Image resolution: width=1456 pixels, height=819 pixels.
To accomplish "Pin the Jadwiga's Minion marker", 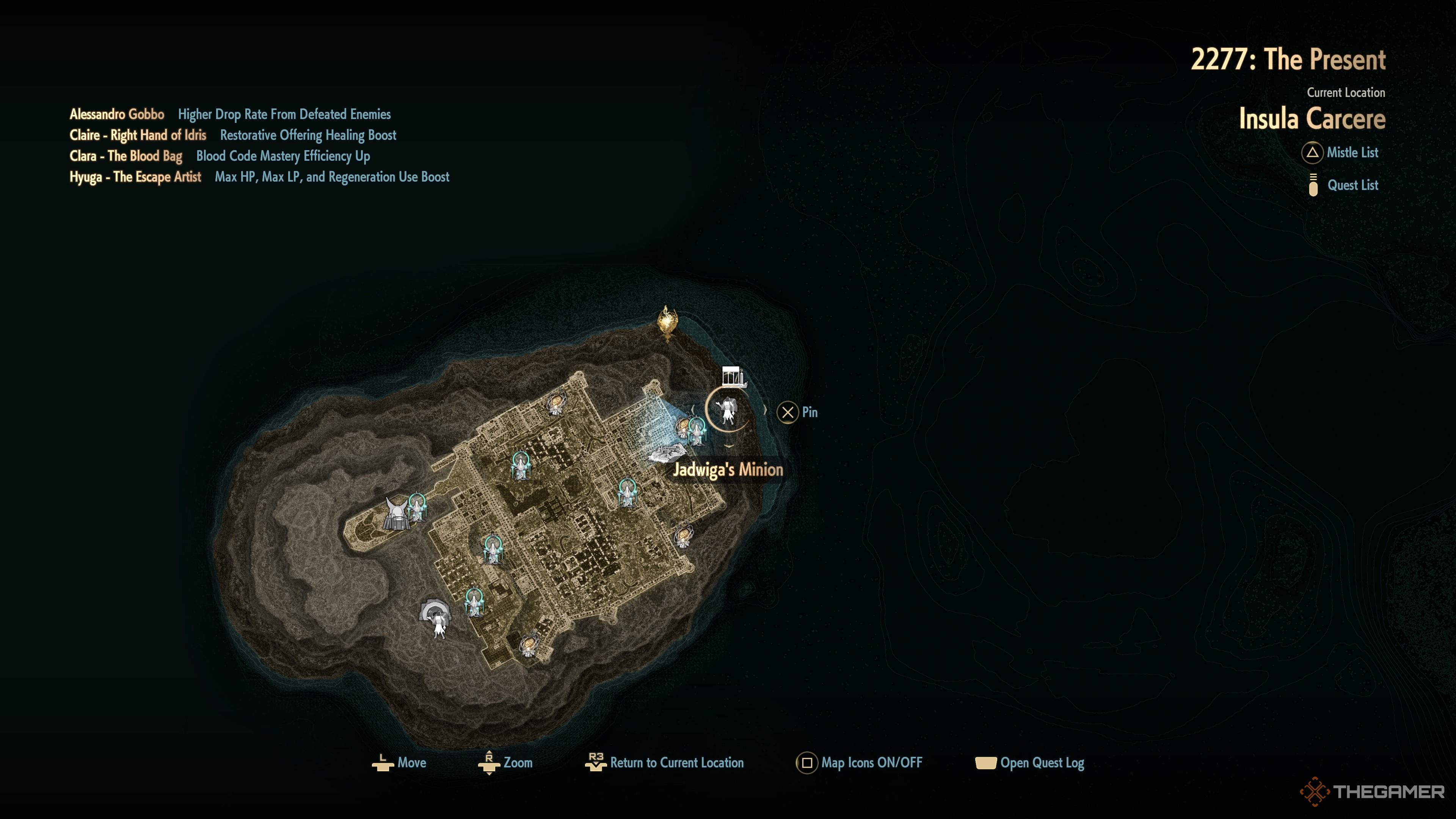I will click(797, 413).
